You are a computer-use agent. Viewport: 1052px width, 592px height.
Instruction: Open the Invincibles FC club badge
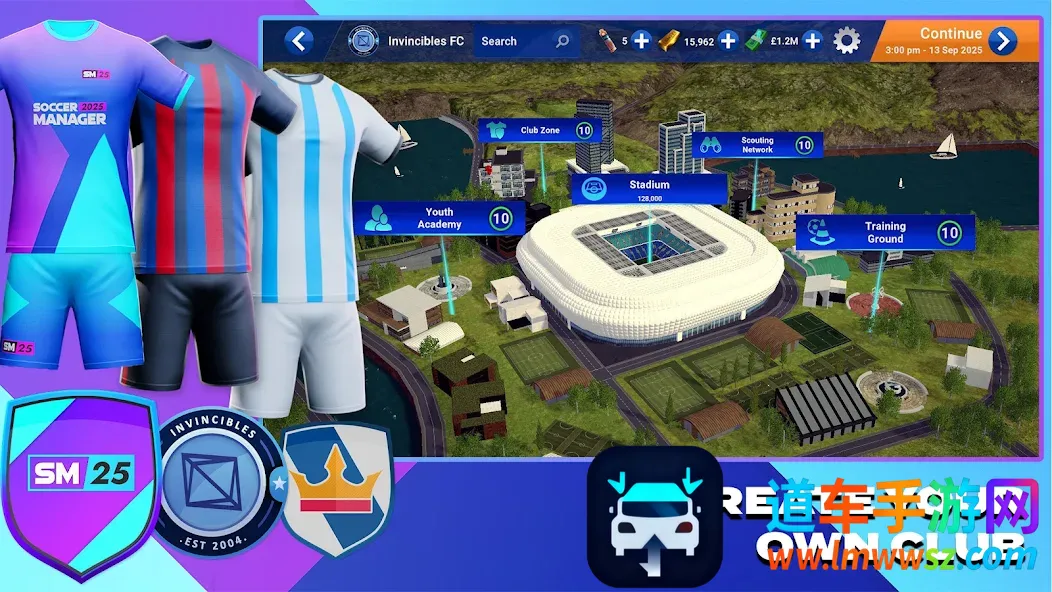pyautogui.click(x=361, y=41)
